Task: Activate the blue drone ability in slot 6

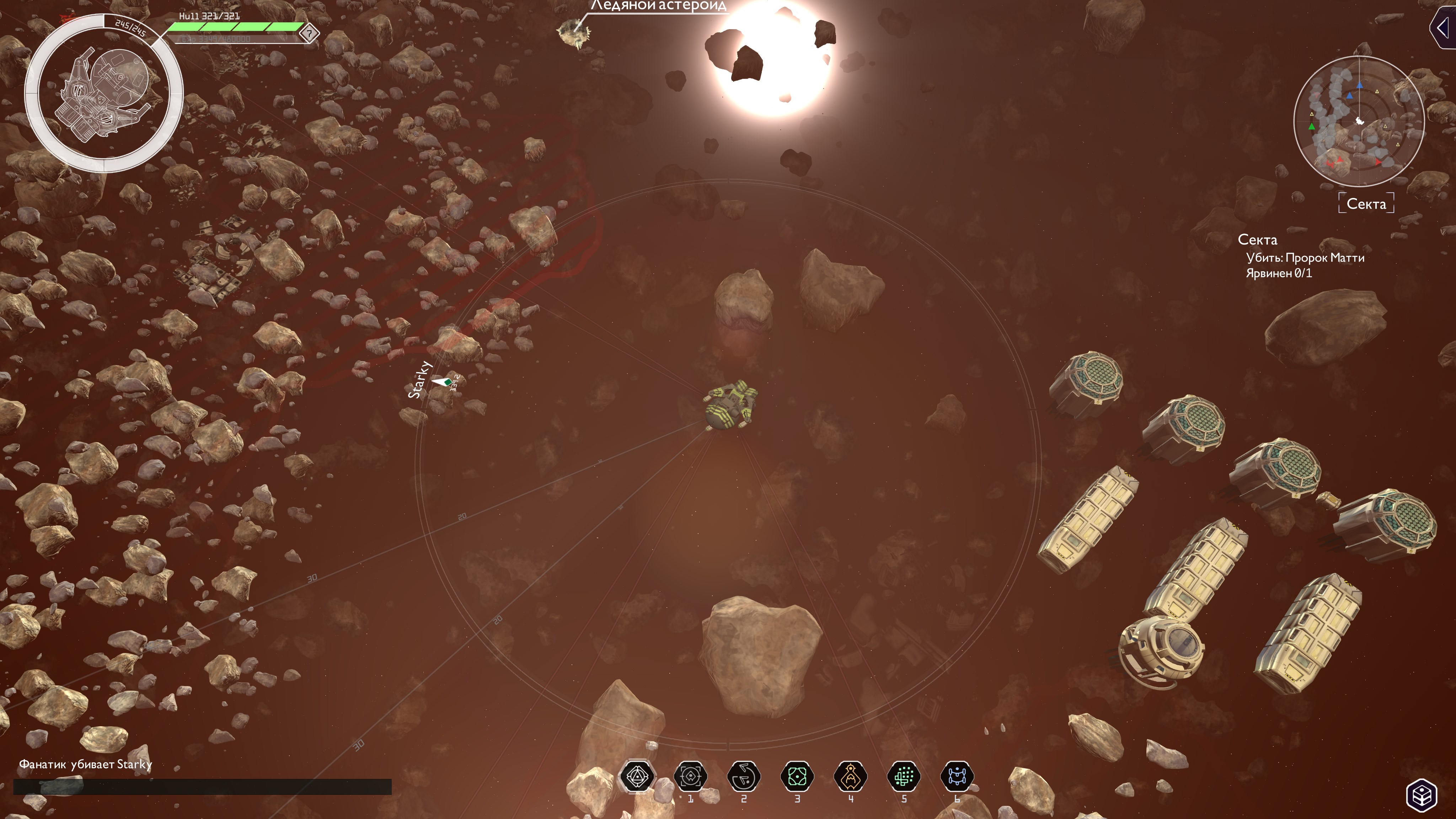Action: (957, 777)
